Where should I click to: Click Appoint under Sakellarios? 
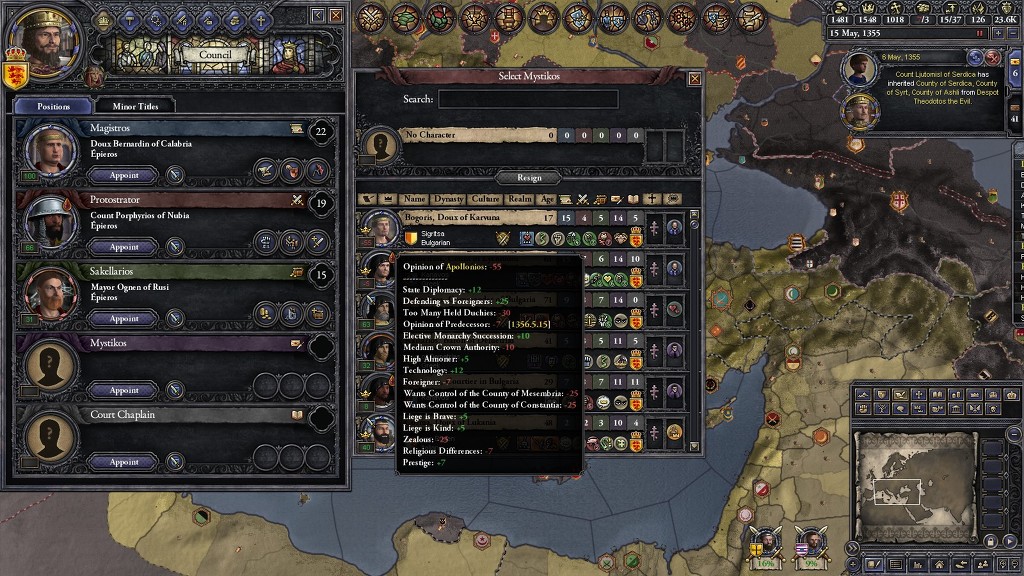click(x=124, y=319)
